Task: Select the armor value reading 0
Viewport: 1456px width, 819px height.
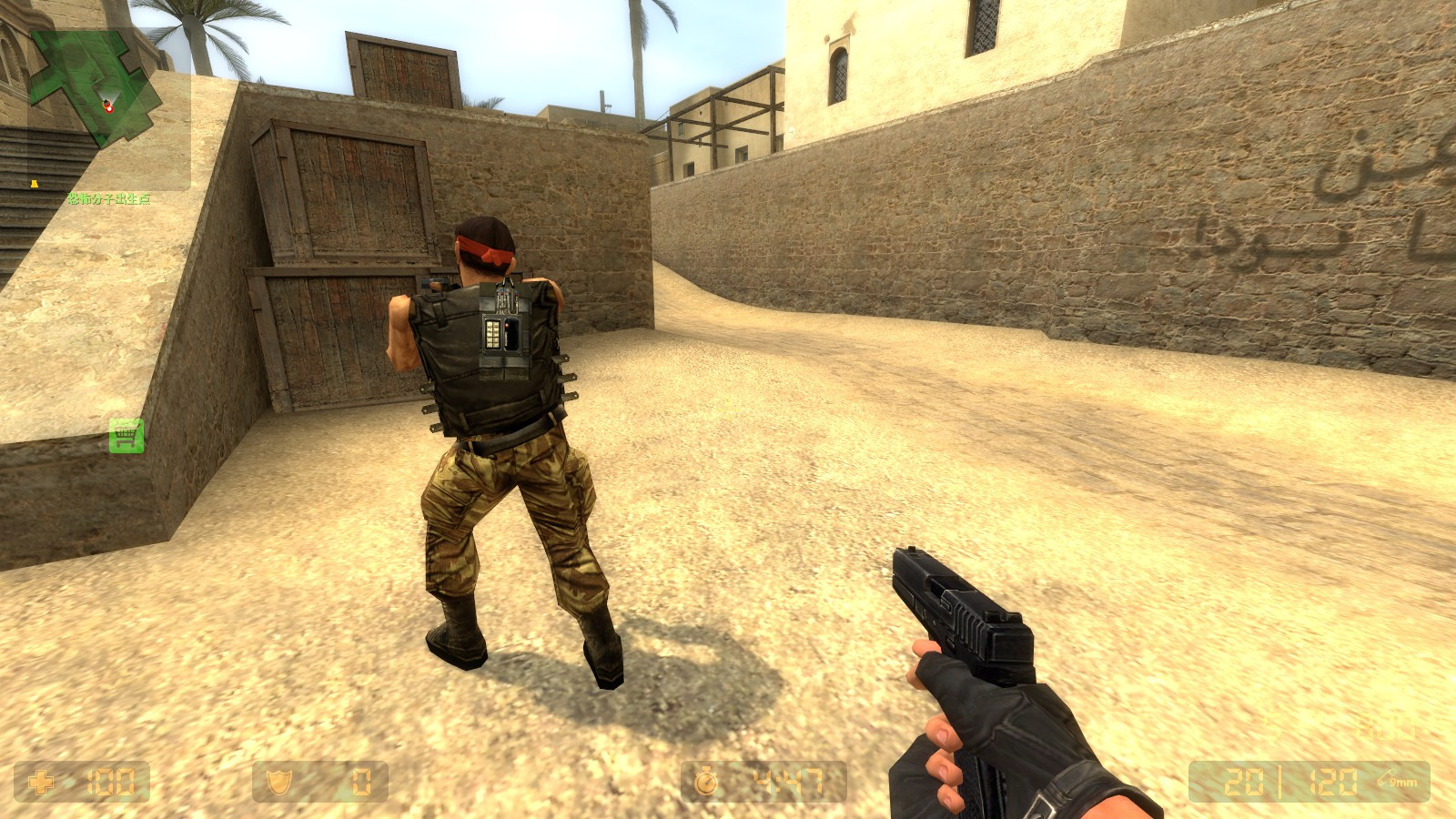Action: (359, 780)
